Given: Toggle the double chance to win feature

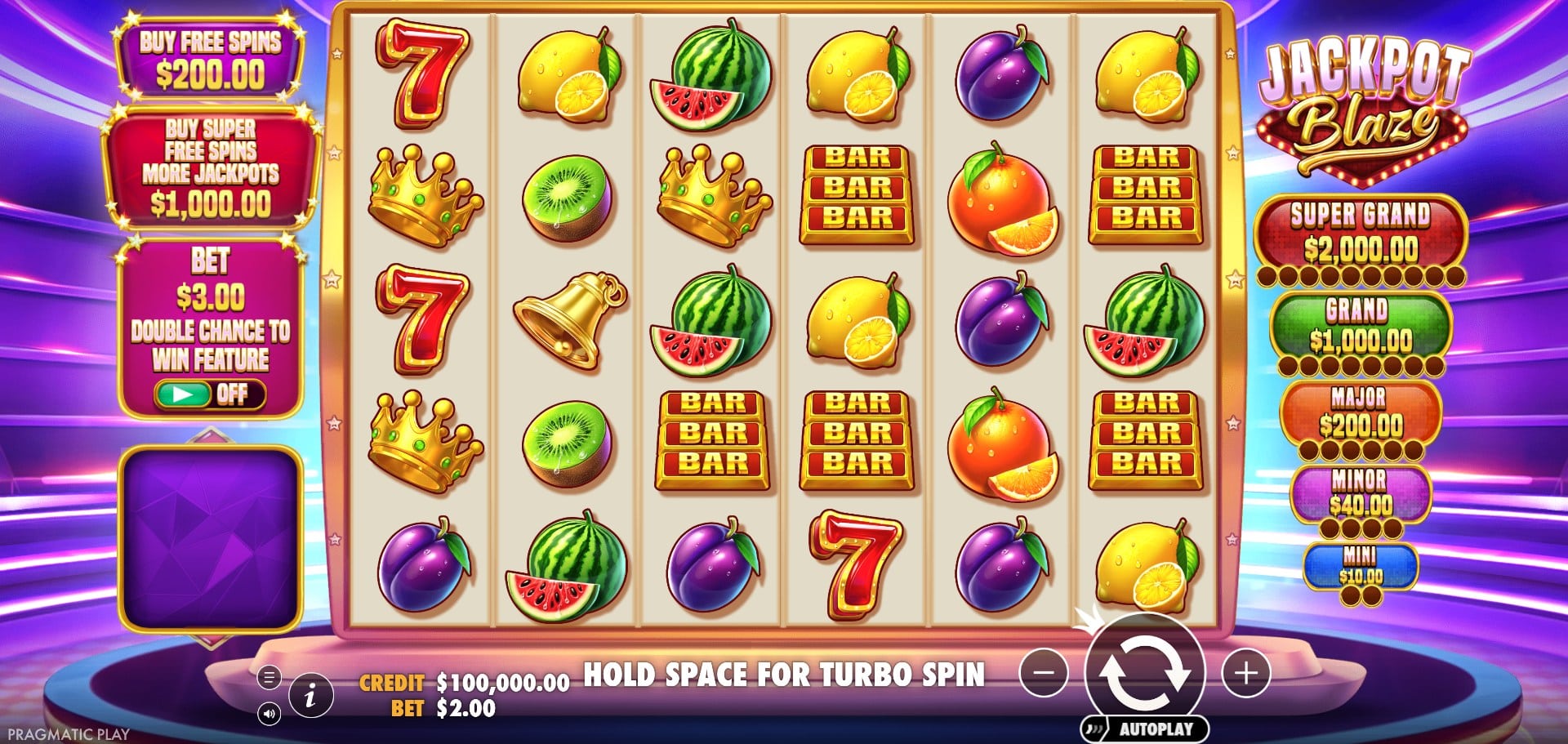Looking at the screenshot, I should [x=210, y=394].
